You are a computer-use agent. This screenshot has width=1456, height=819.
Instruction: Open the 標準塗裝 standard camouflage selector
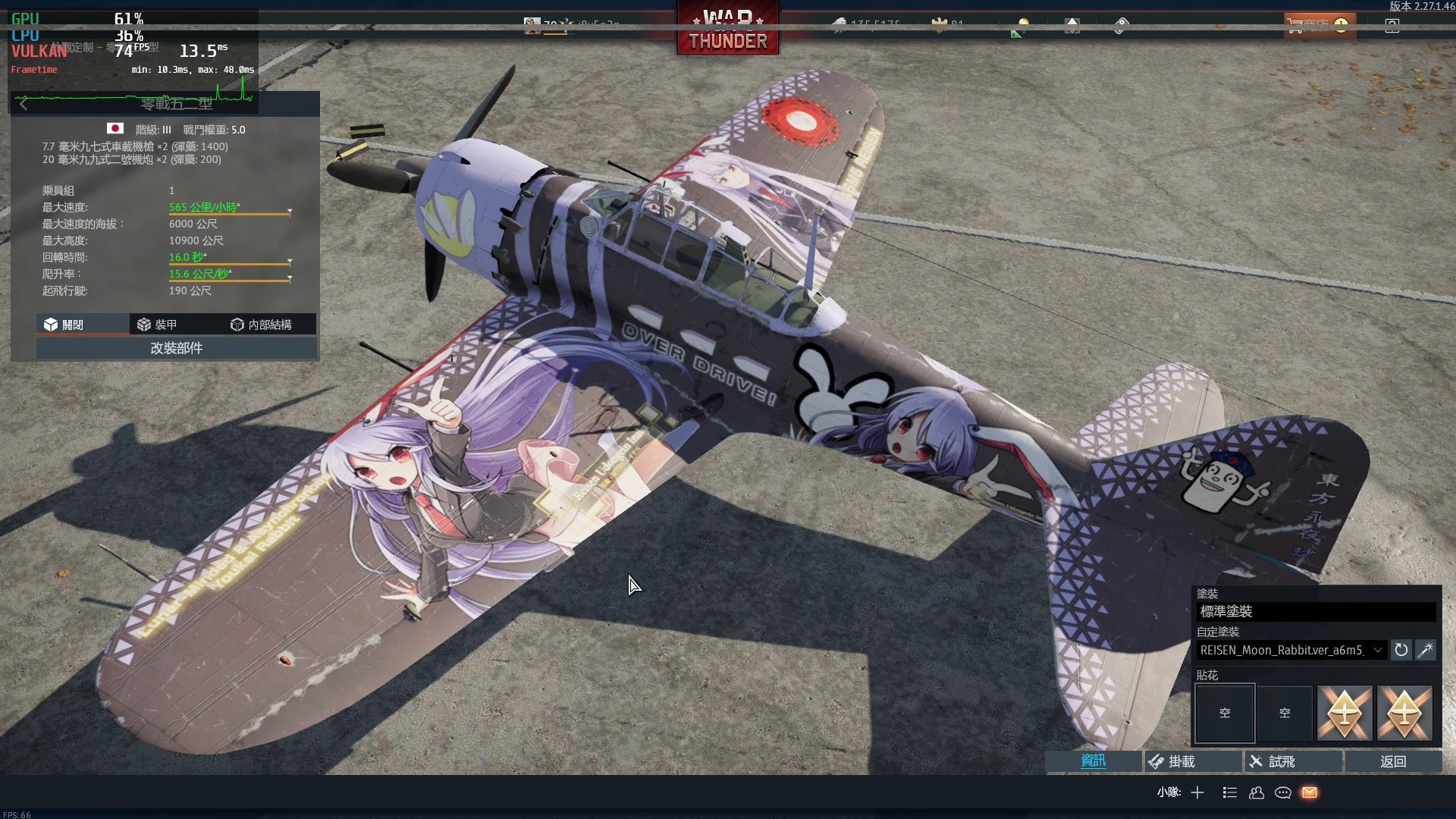click(1316, 611)
